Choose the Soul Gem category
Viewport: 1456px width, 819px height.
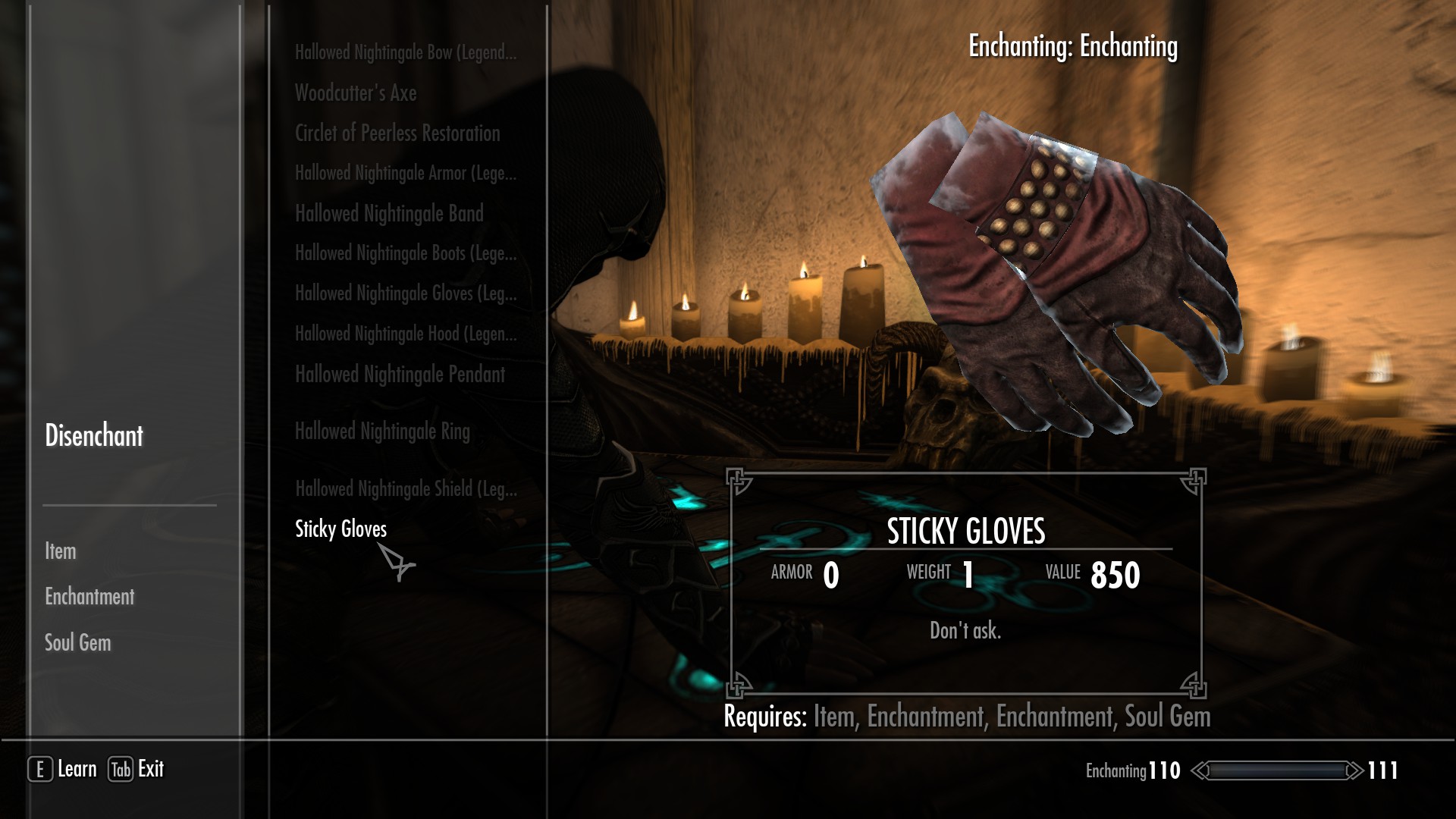pyautogui.click(x=78, y=643)
